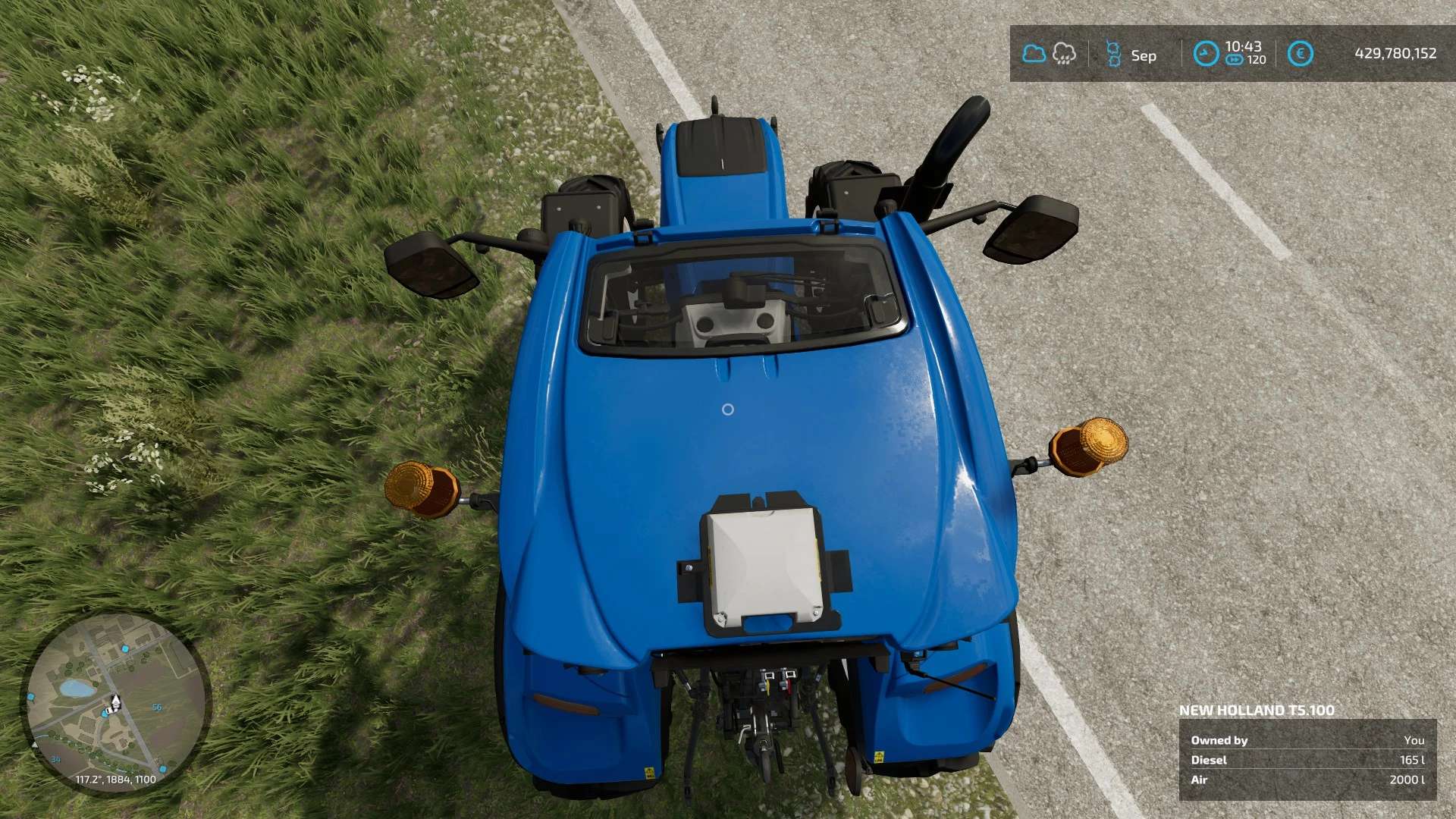
Task: Click the season icon beside Sep
Action: 1113,55
